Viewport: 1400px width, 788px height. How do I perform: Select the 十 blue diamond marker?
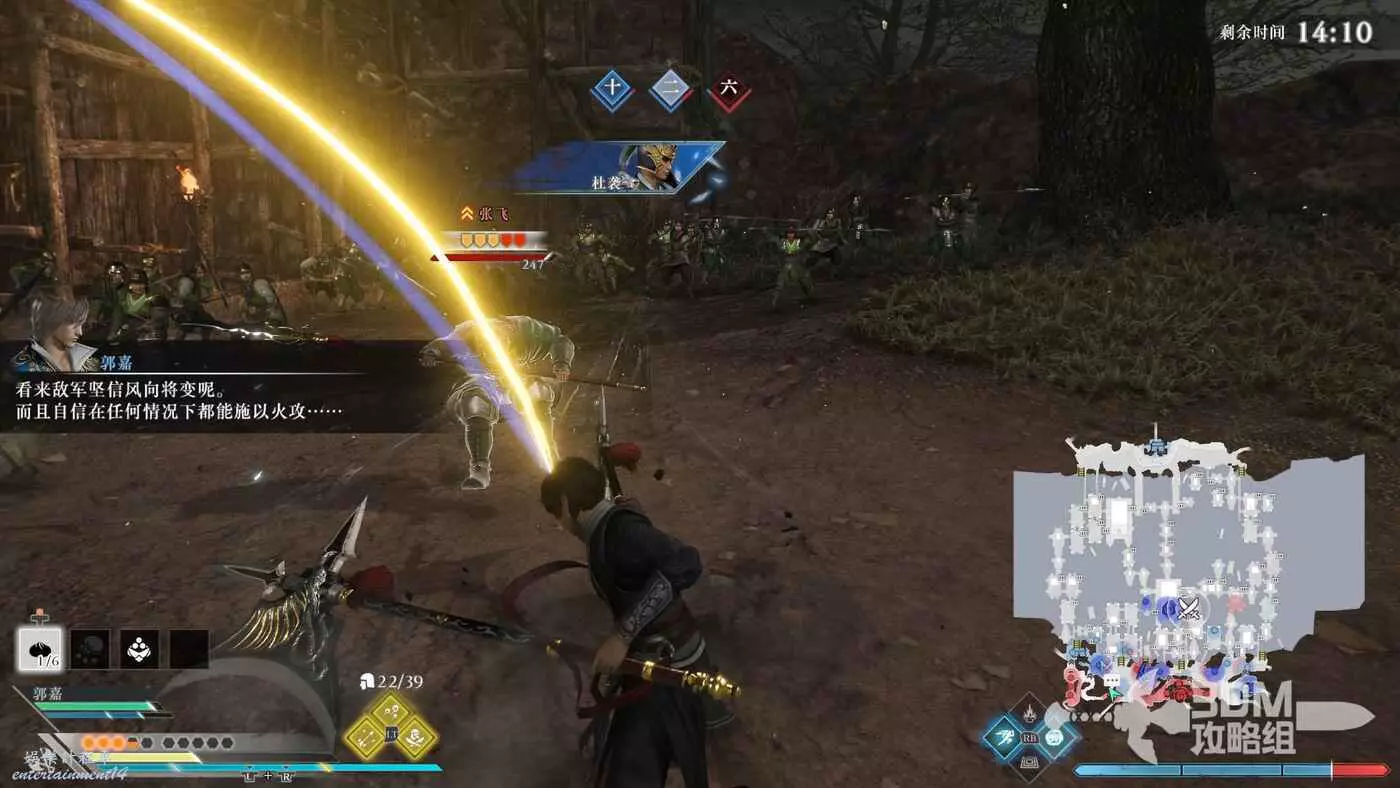click(x=612, y=90)
